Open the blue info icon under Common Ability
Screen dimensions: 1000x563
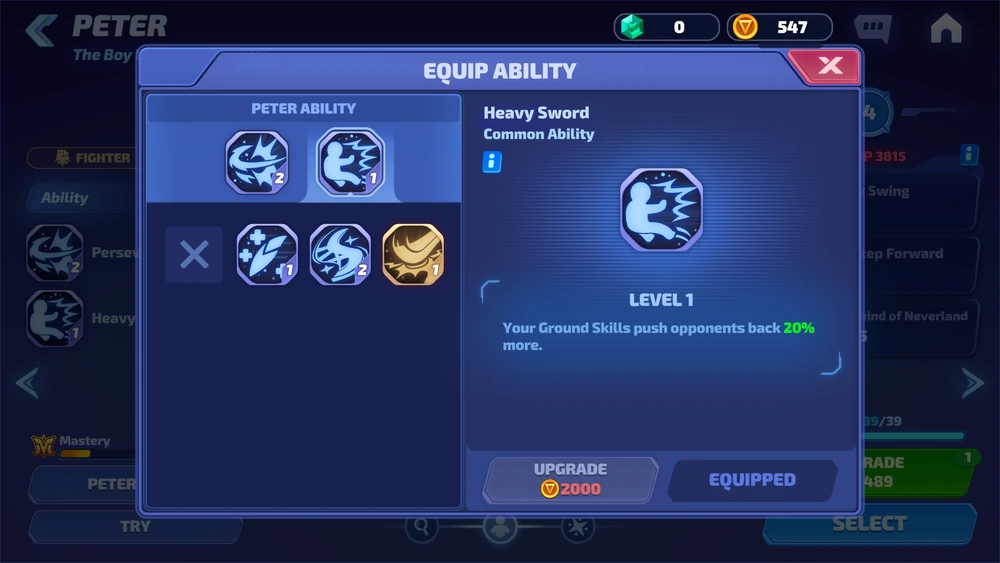coord(492,162)
